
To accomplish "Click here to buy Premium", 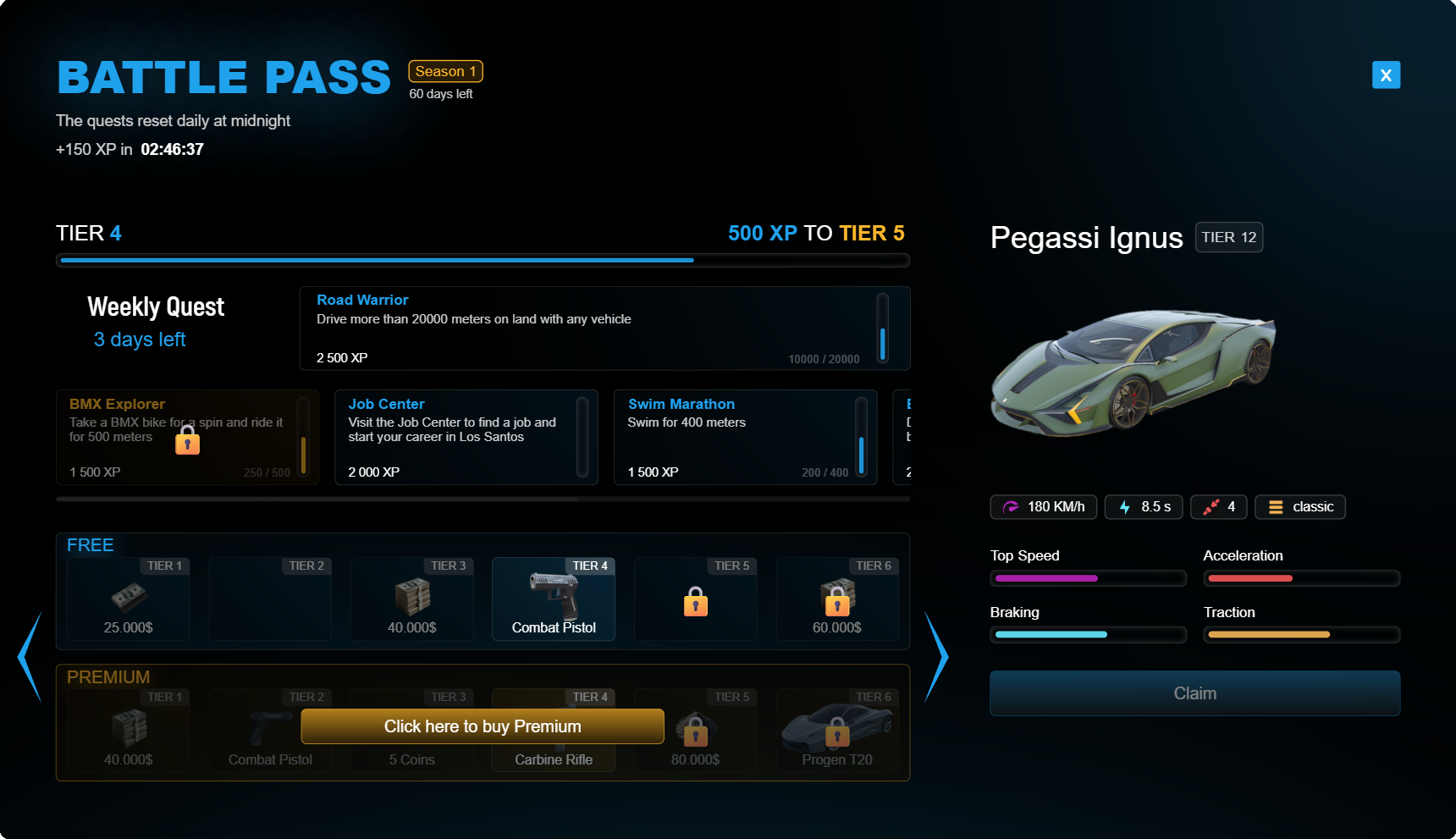I will (x=482, y=726).
